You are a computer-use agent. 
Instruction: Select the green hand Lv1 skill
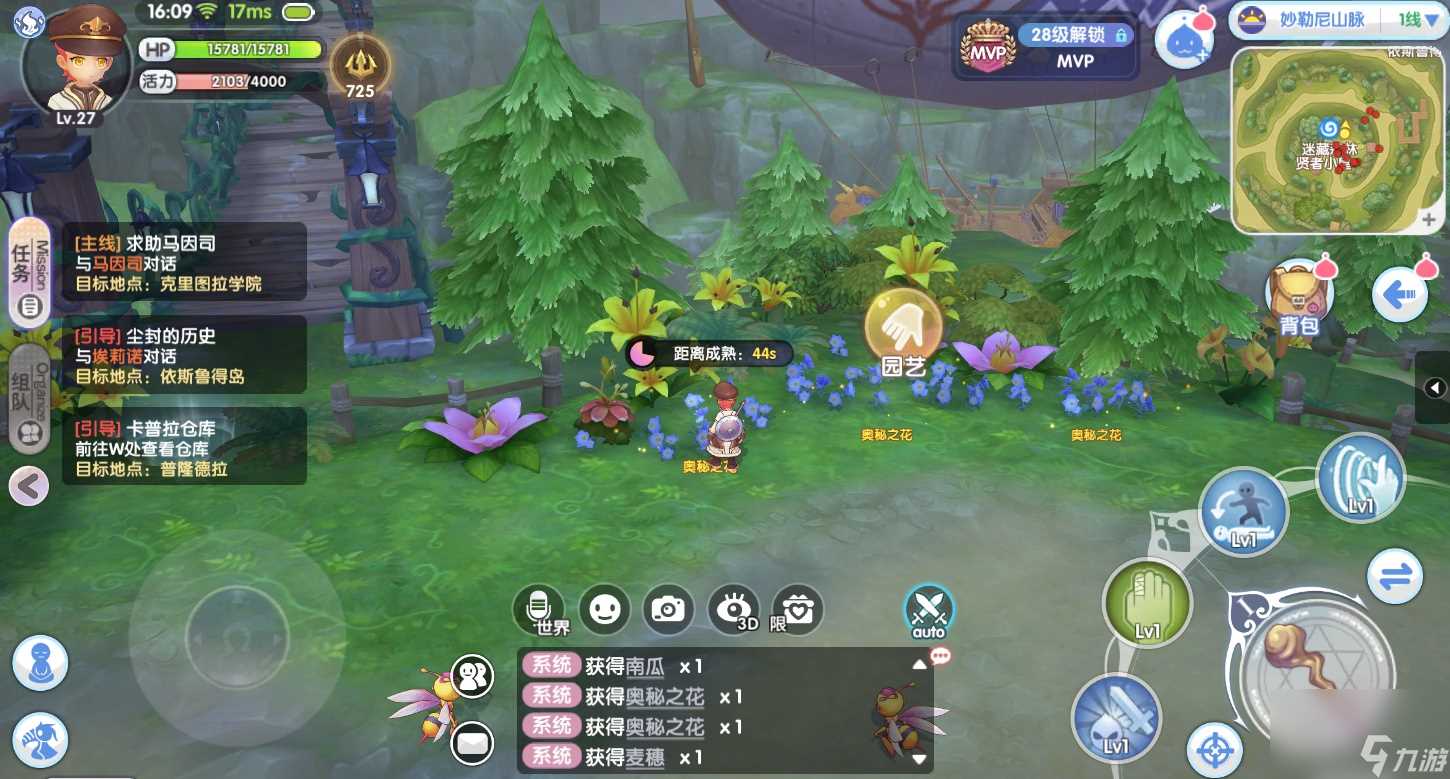(x=1146, y=604)
